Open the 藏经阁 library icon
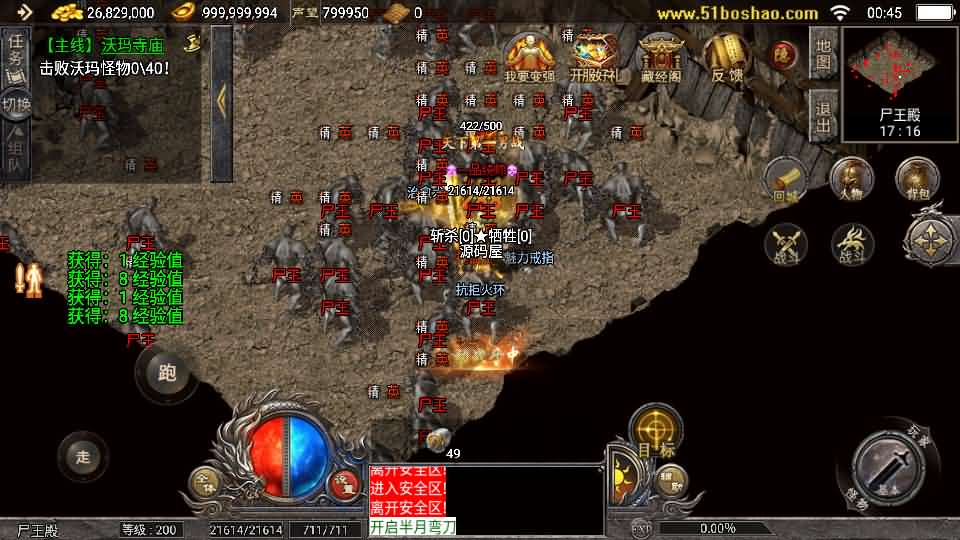The height and width of the screenshot is (540, 960). (659, 57)
